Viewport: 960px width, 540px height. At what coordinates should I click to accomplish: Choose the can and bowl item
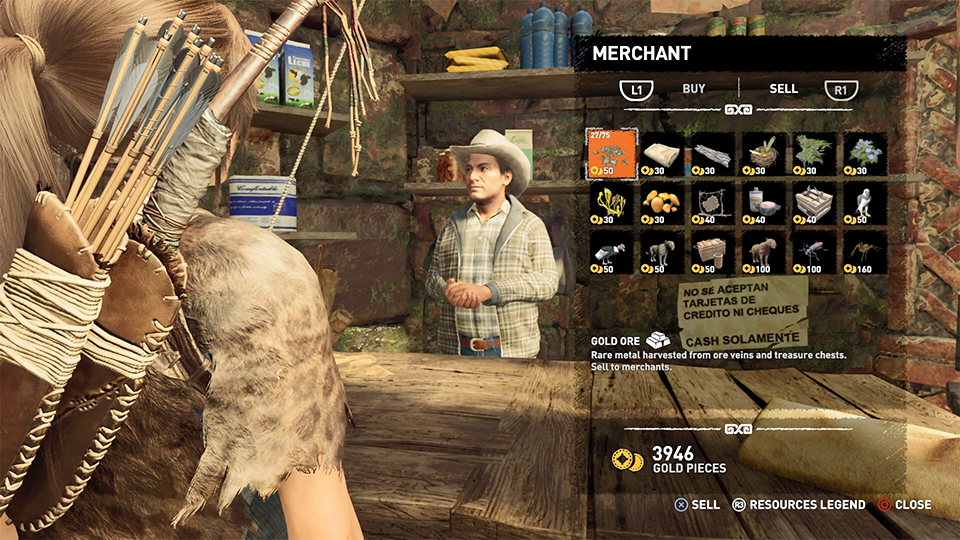coord(764,204)
